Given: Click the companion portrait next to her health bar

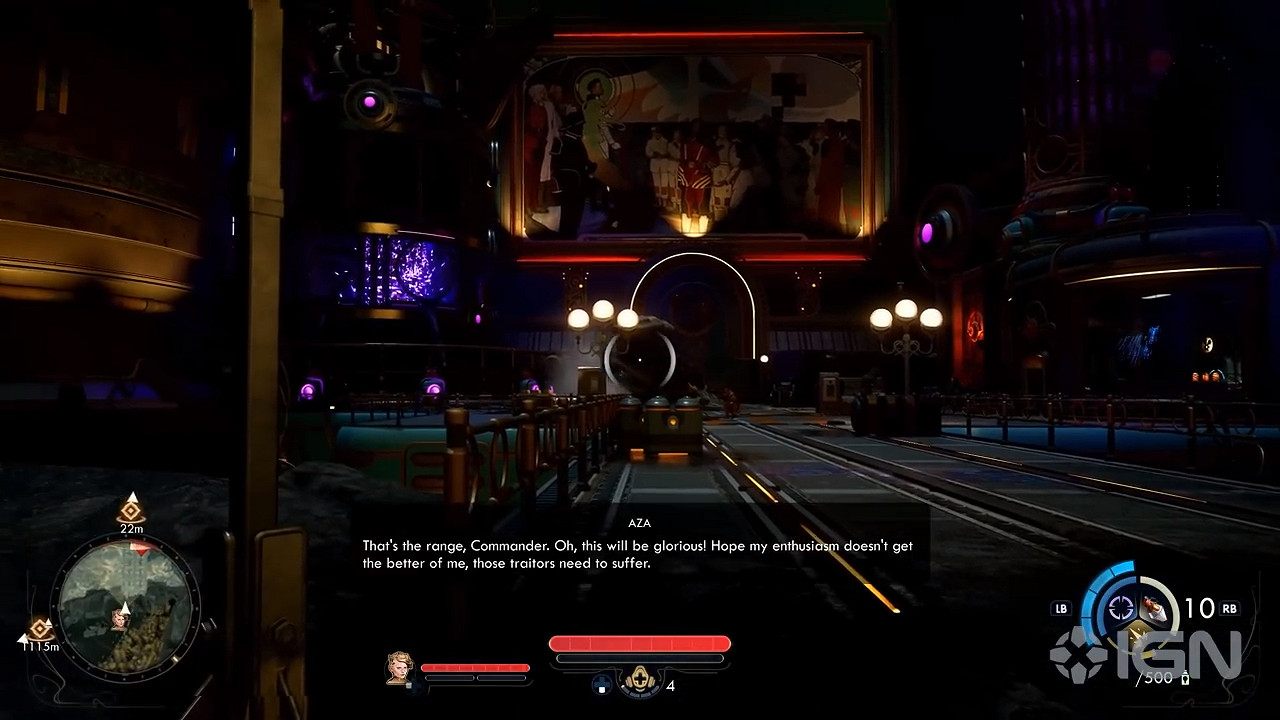Looking at the screenshot, I should point(398,669).
